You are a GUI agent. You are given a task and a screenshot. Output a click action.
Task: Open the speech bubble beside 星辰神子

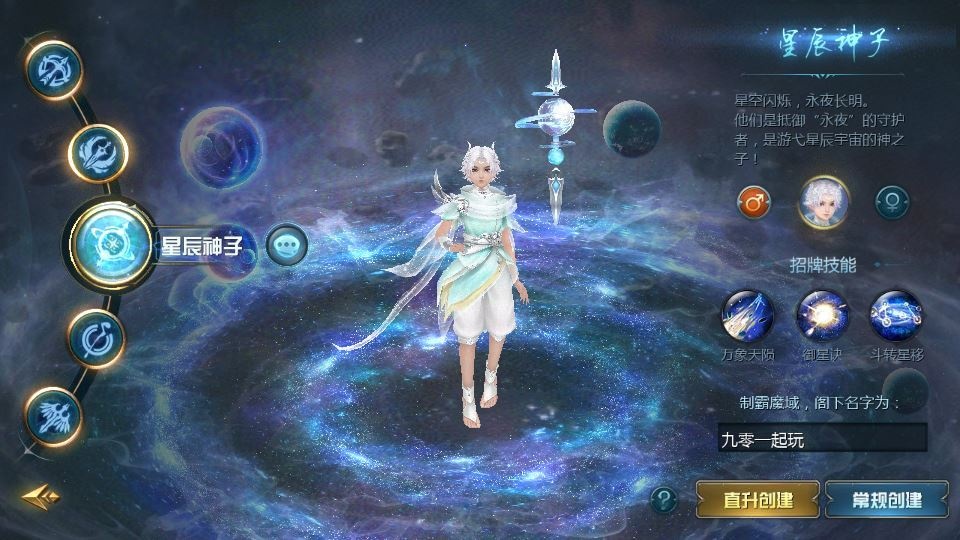pos(286,244)
